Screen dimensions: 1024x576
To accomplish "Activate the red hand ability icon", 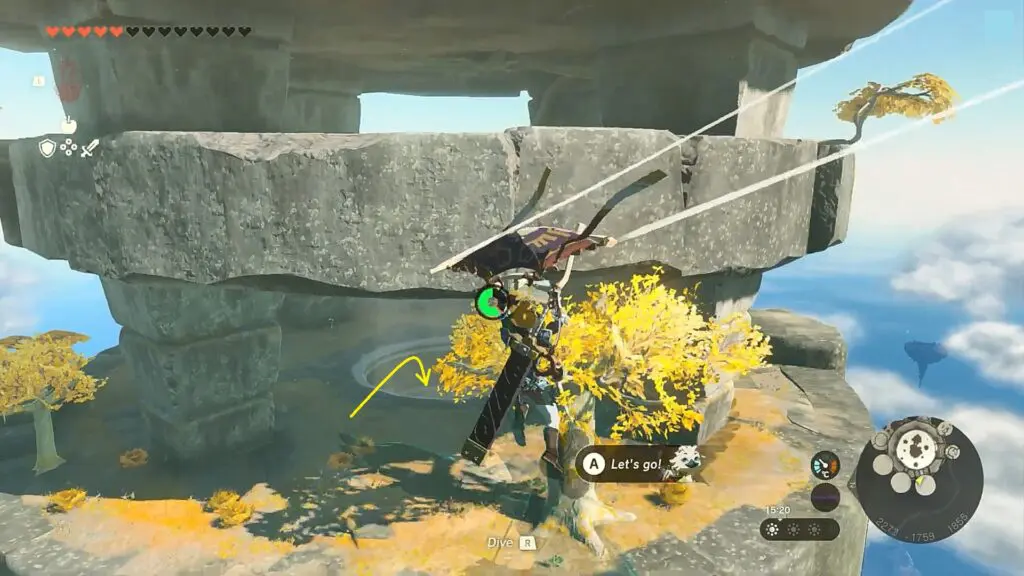I will pos(68,78).
